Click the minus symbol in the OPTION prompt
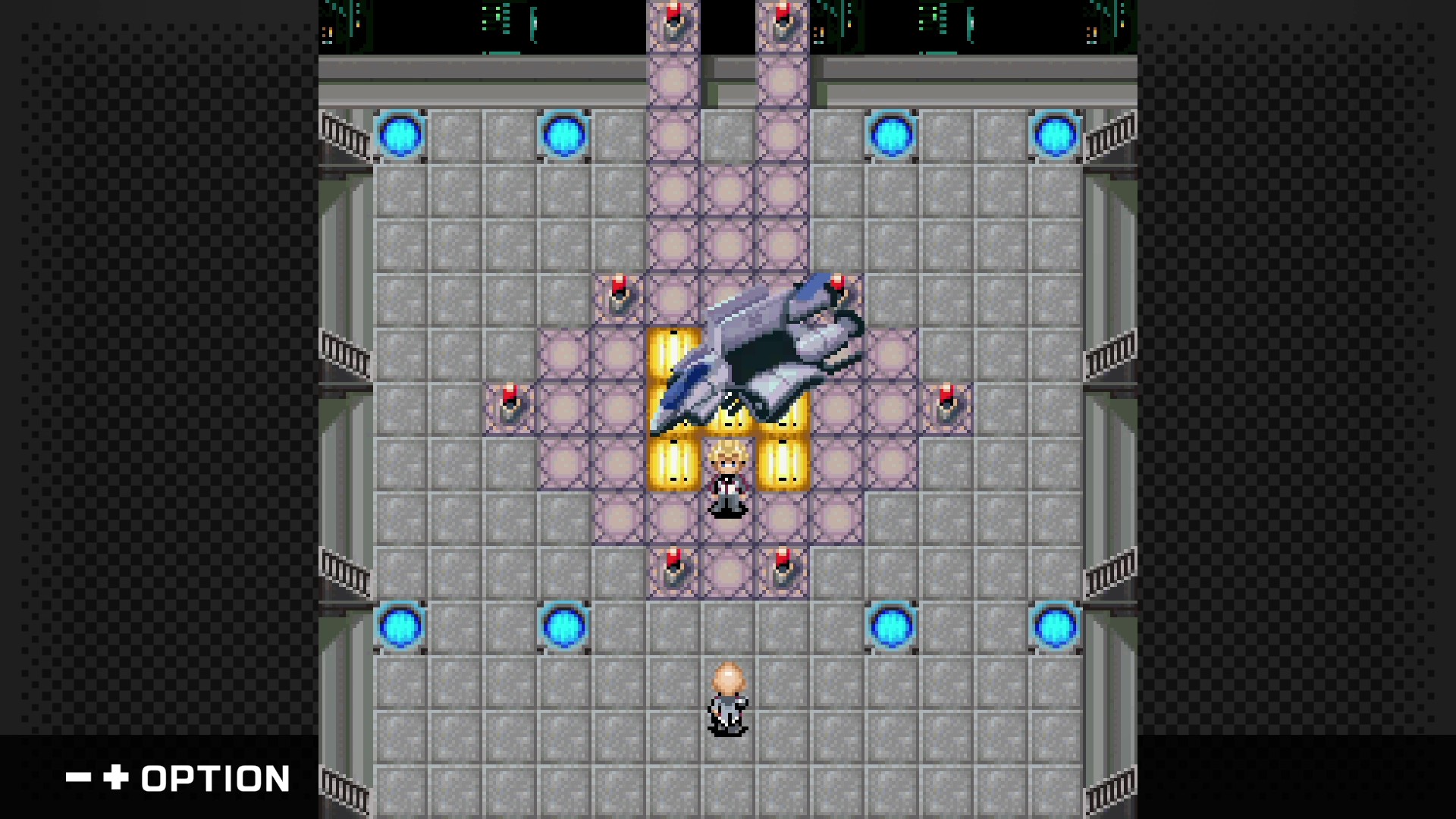 (78, 777)
